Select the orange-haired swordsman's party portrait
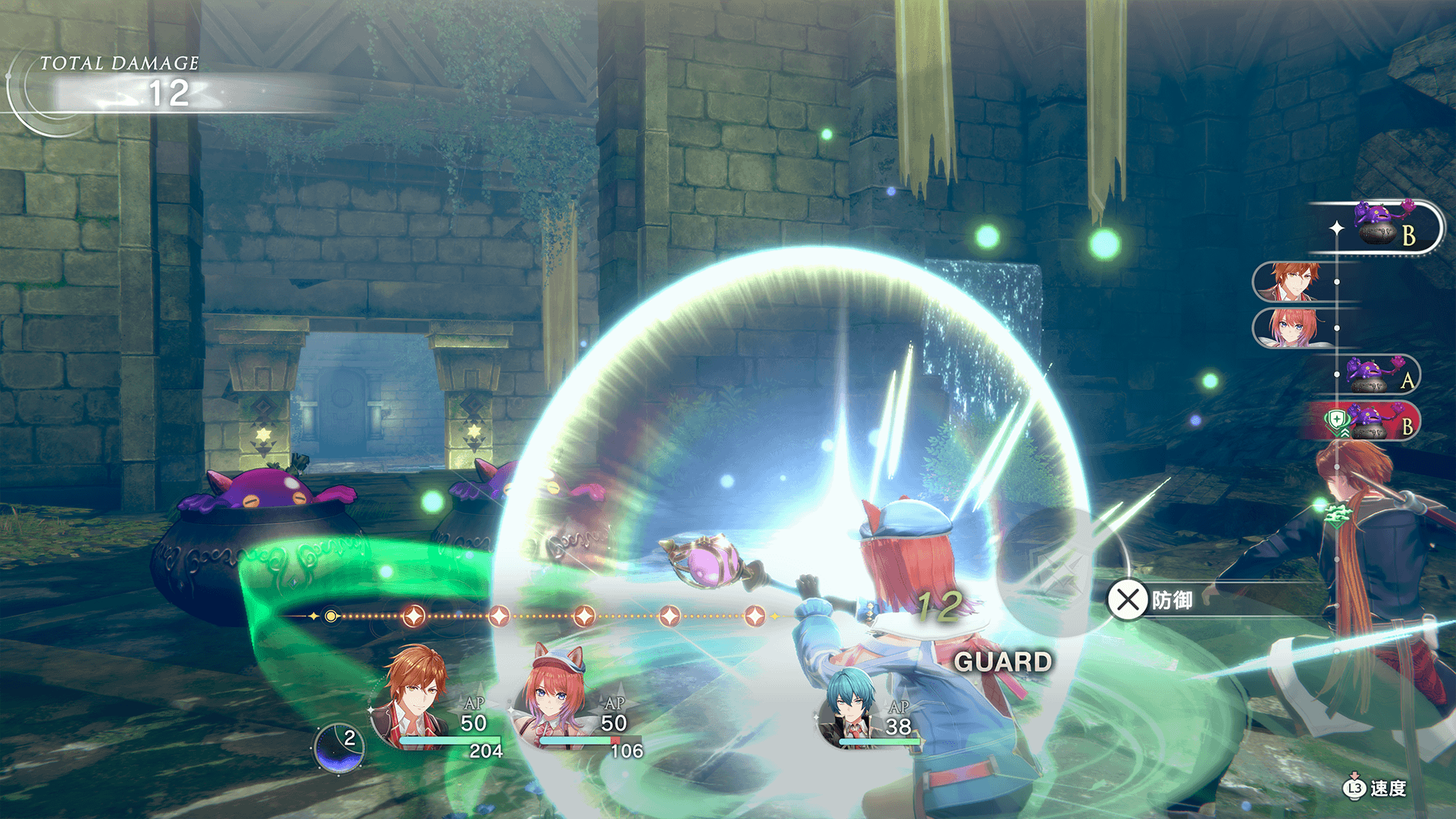This screenshot has width=1456, height=819. (x=413, y=698)
